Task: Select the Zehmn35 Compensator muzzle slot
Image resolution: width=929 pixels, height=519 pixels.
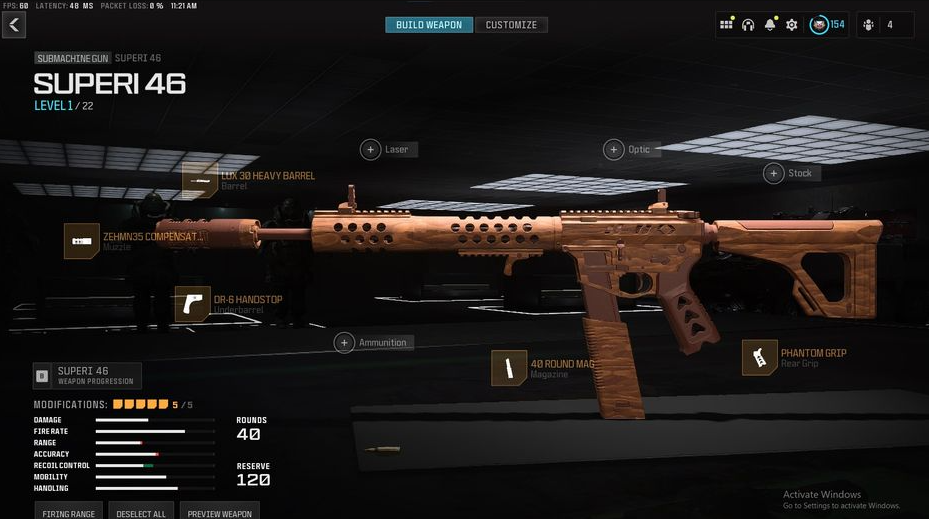Action: coord(82,241)
